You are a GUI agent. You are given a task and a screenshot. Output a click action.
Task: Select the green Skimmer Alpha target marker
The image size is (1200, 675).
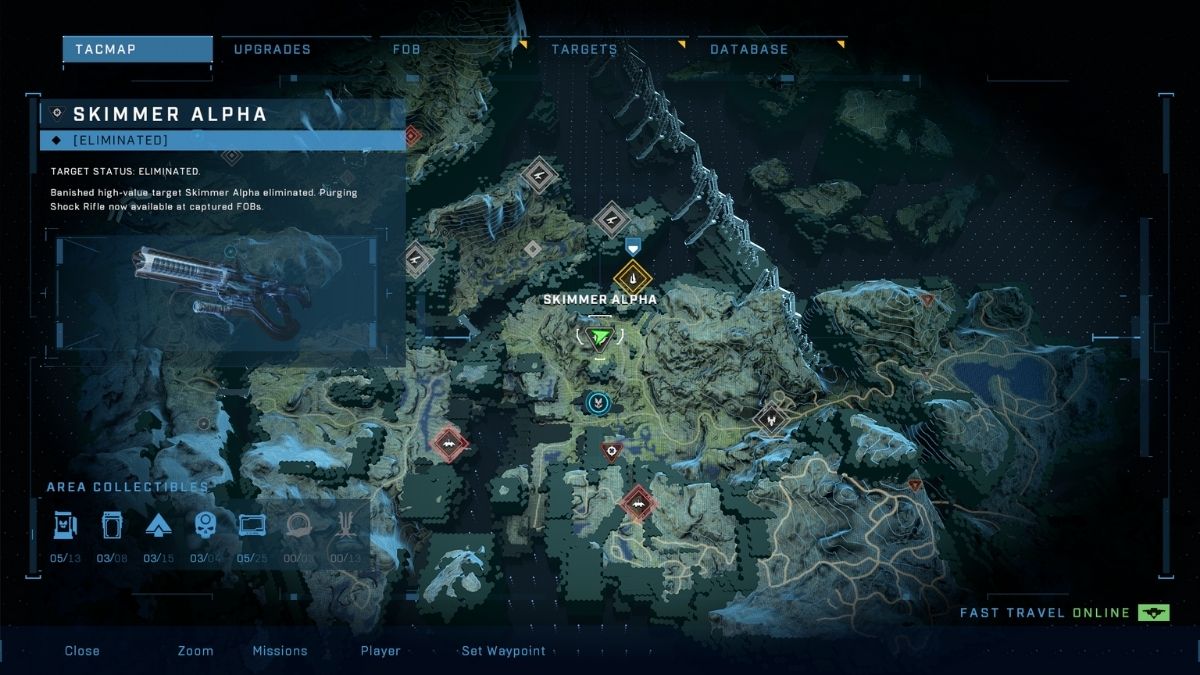[x=600, y=338]
